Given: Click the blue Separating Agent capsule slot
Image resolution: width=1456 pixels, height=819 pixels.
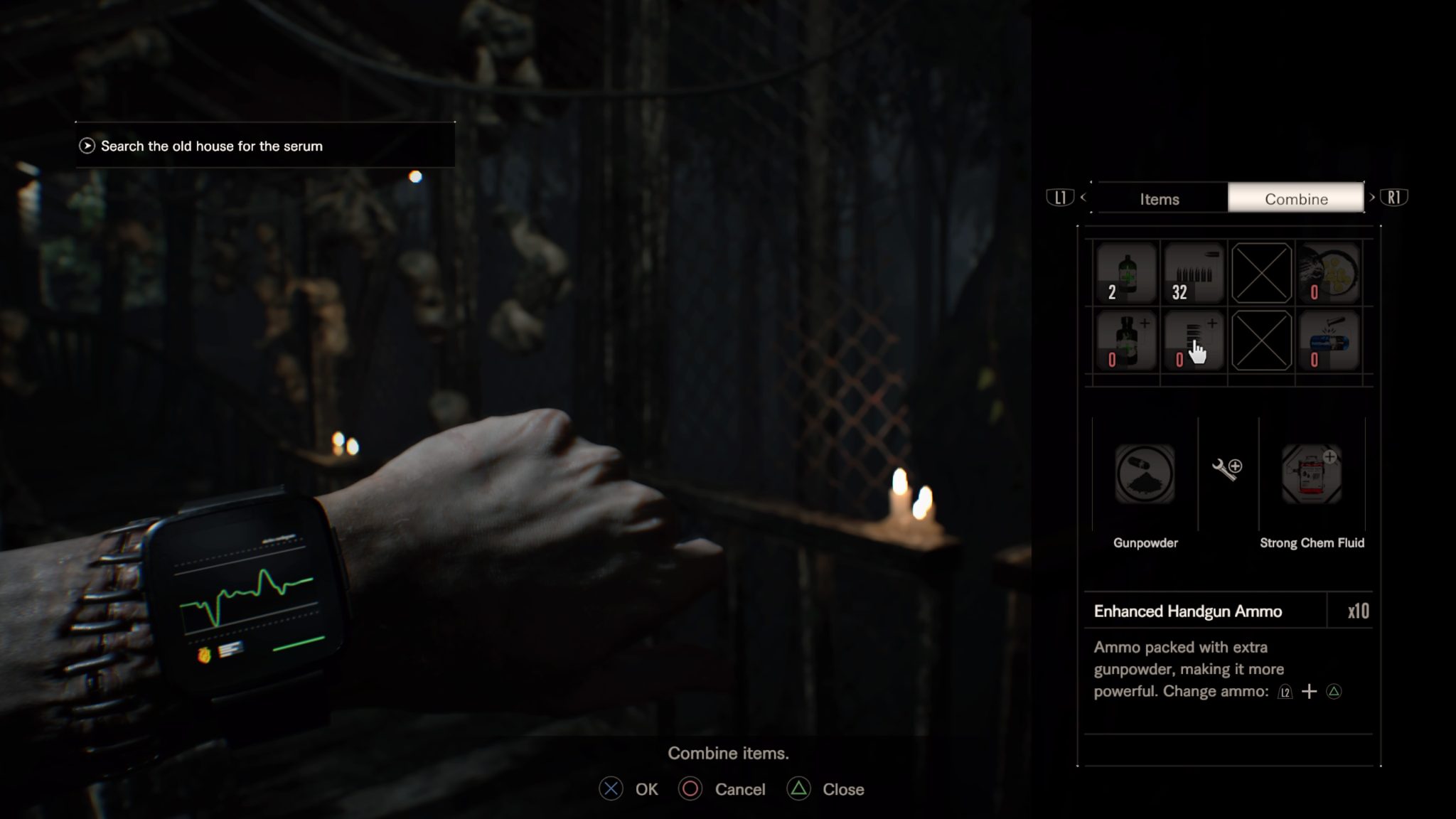Looking at the screenshot, I should [x=1329, y=341].
